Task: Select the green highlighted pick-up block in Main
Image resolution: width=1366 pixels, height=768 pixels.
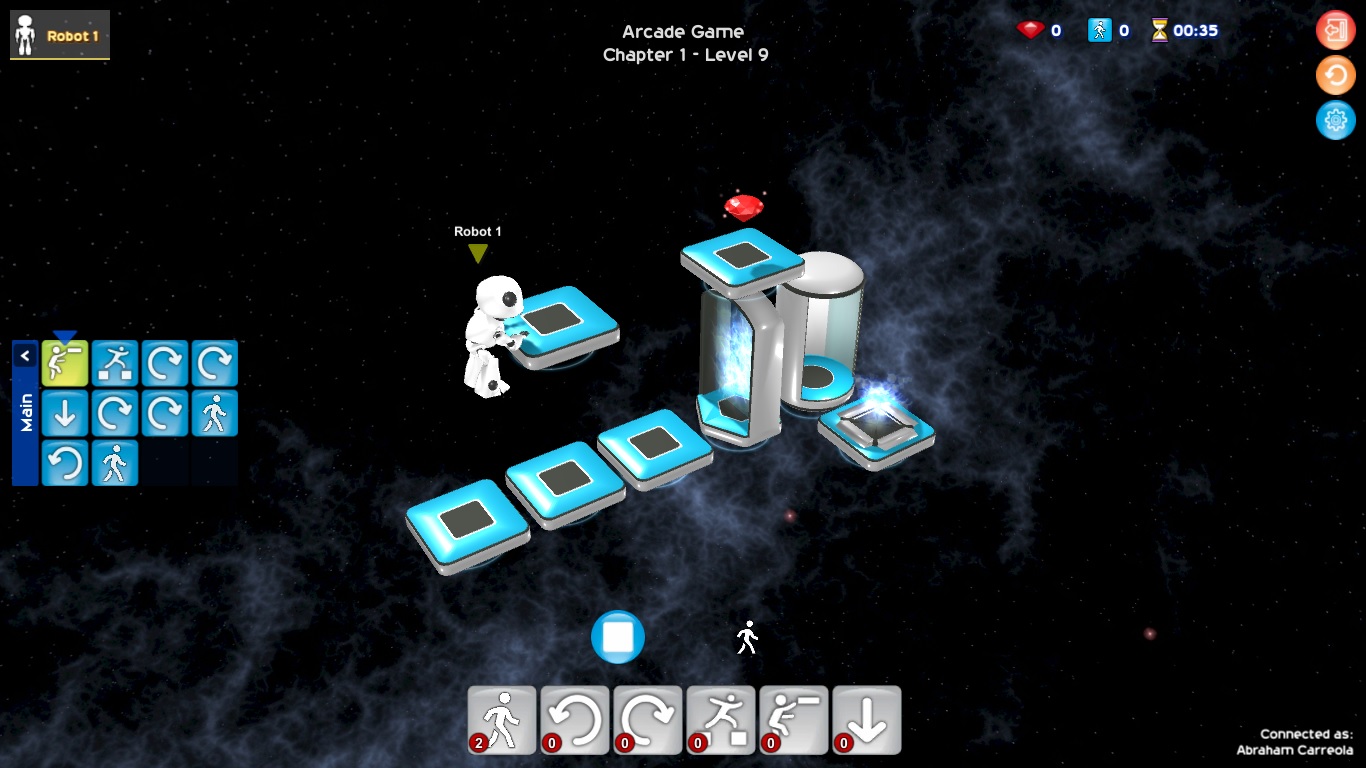Action: click(65, 362)
